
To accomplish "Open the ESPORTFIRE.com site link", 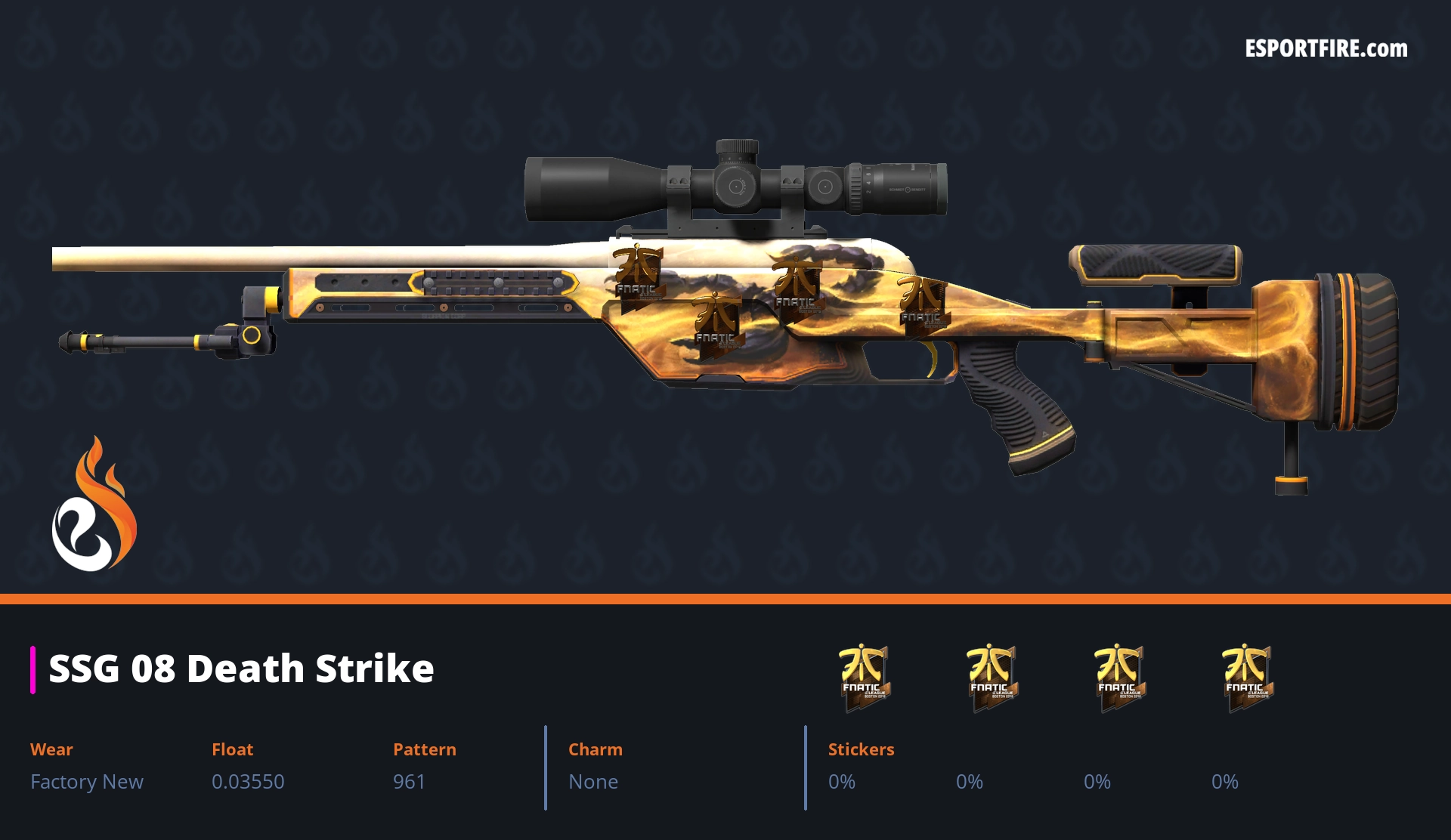I will click(x=1326, y=49).
